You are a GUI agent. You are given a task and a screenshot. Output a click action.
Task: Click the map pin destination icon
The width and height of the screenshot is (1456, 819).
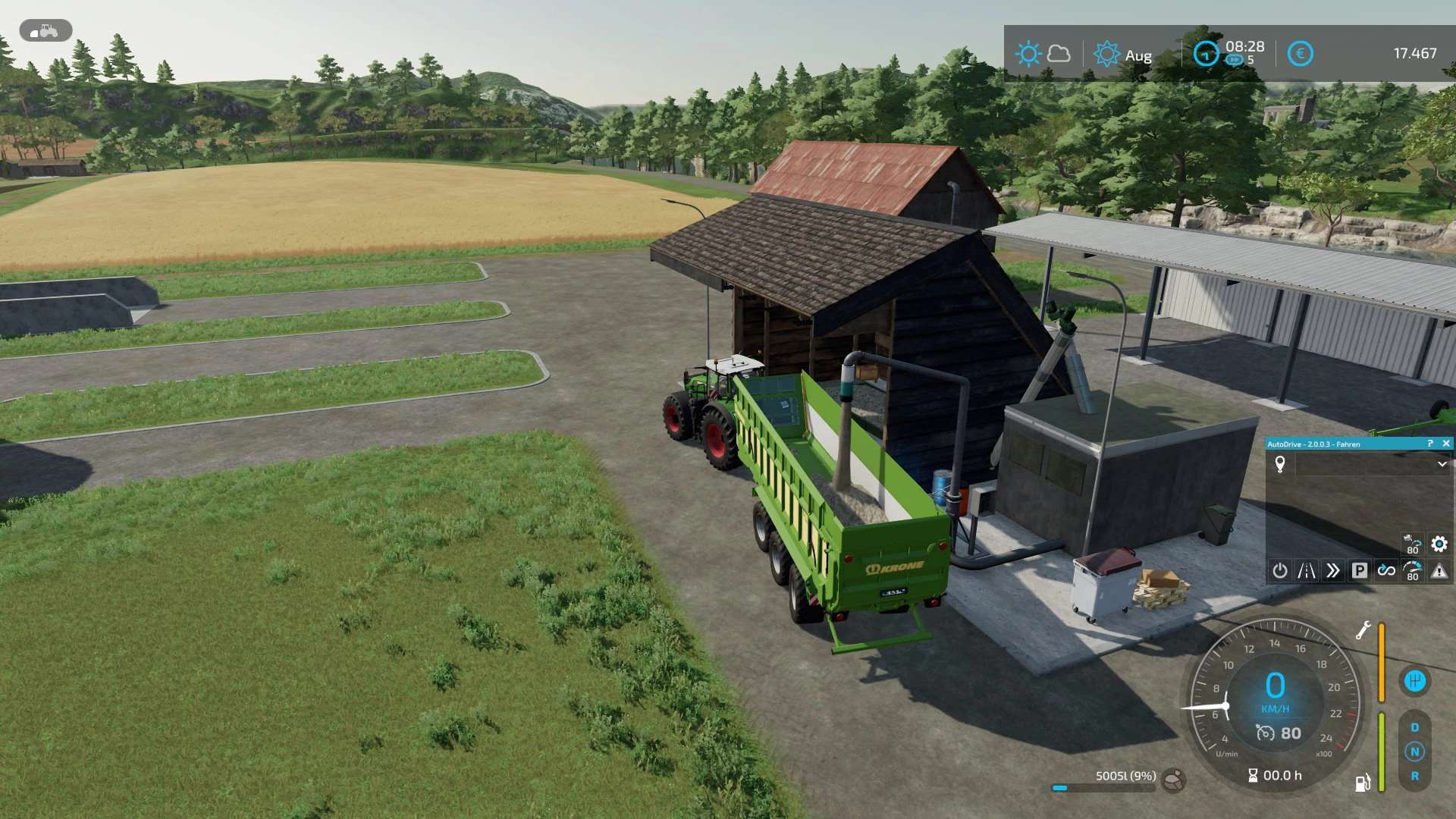[1280, 464]
